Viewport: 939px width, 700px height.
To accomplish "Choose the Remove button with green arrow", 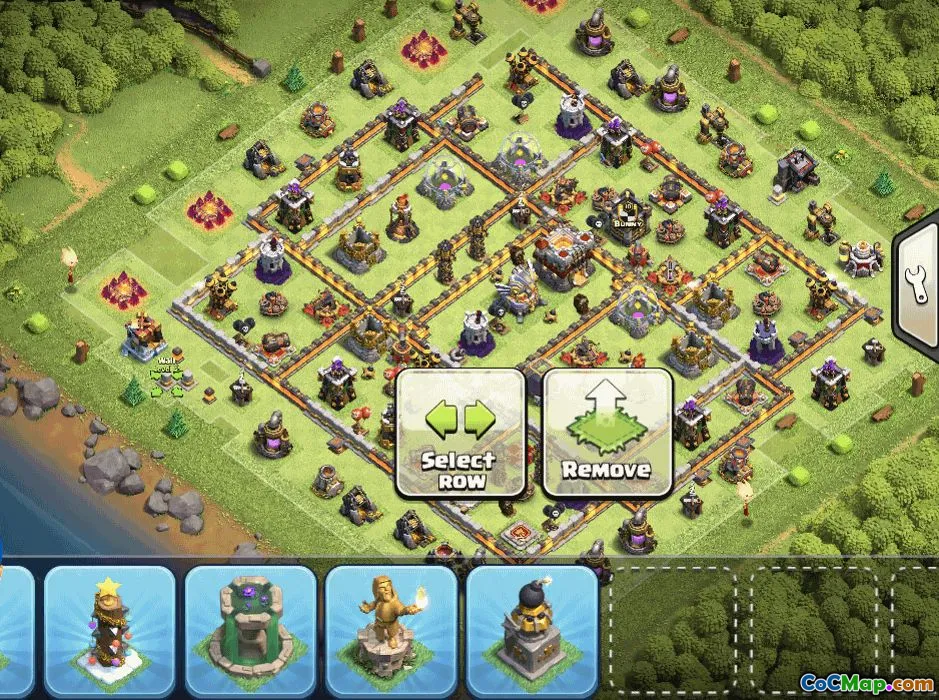I will pyautogui.click(x=607, y=433).
